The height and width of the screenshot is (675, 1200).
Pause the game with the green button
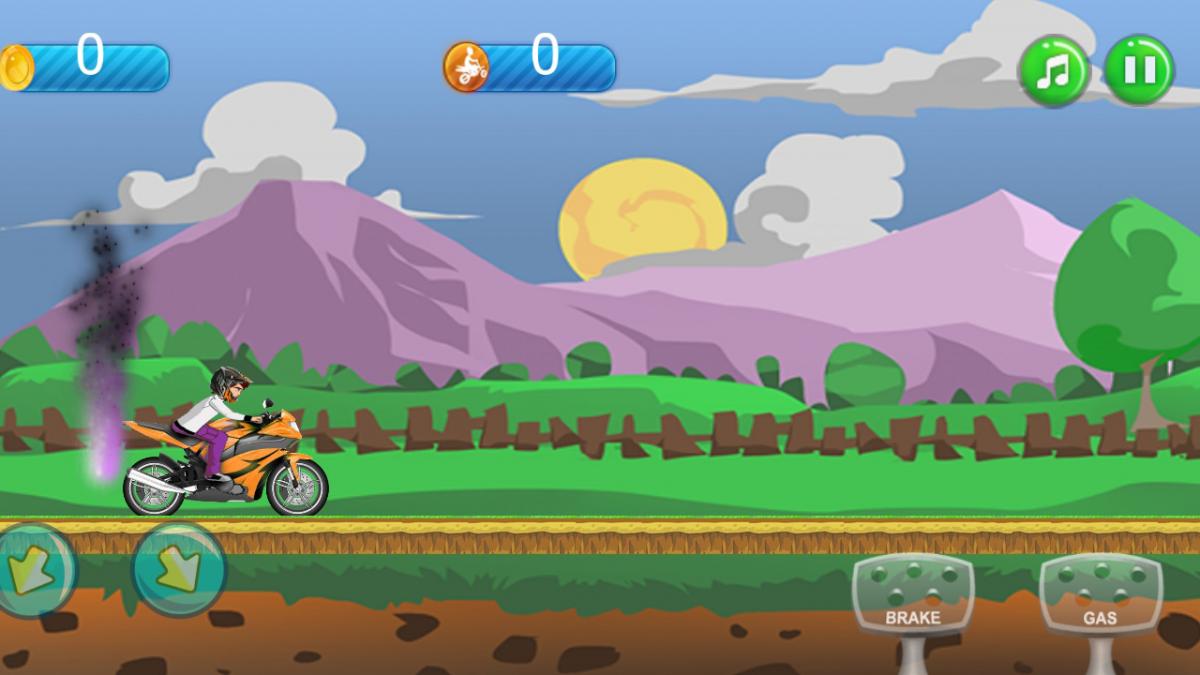pyautogui.click(x=1139, y=70)
